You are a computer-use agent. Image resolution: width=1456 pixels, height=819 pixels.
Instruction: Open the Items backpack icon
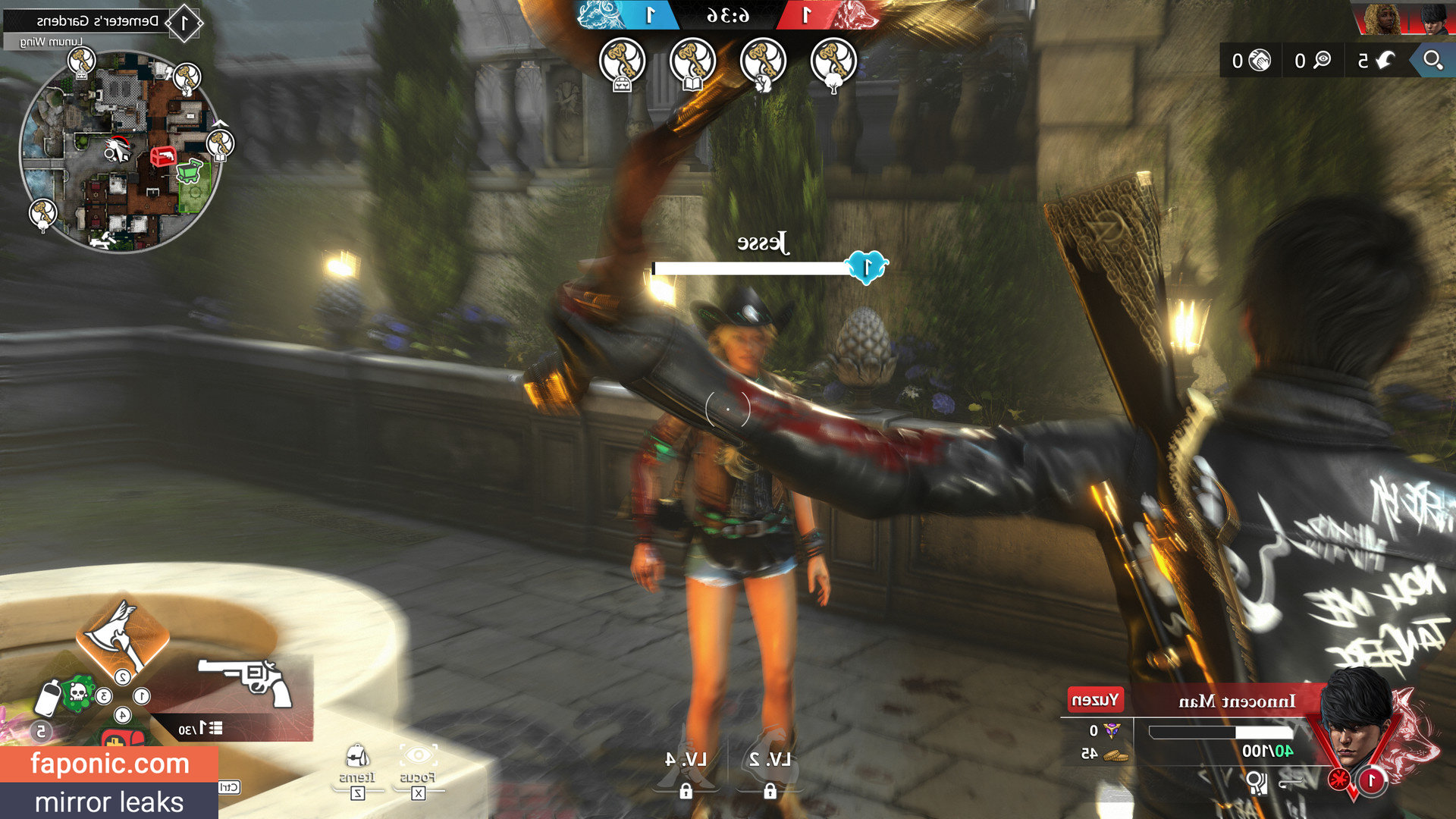coord(356,758)
